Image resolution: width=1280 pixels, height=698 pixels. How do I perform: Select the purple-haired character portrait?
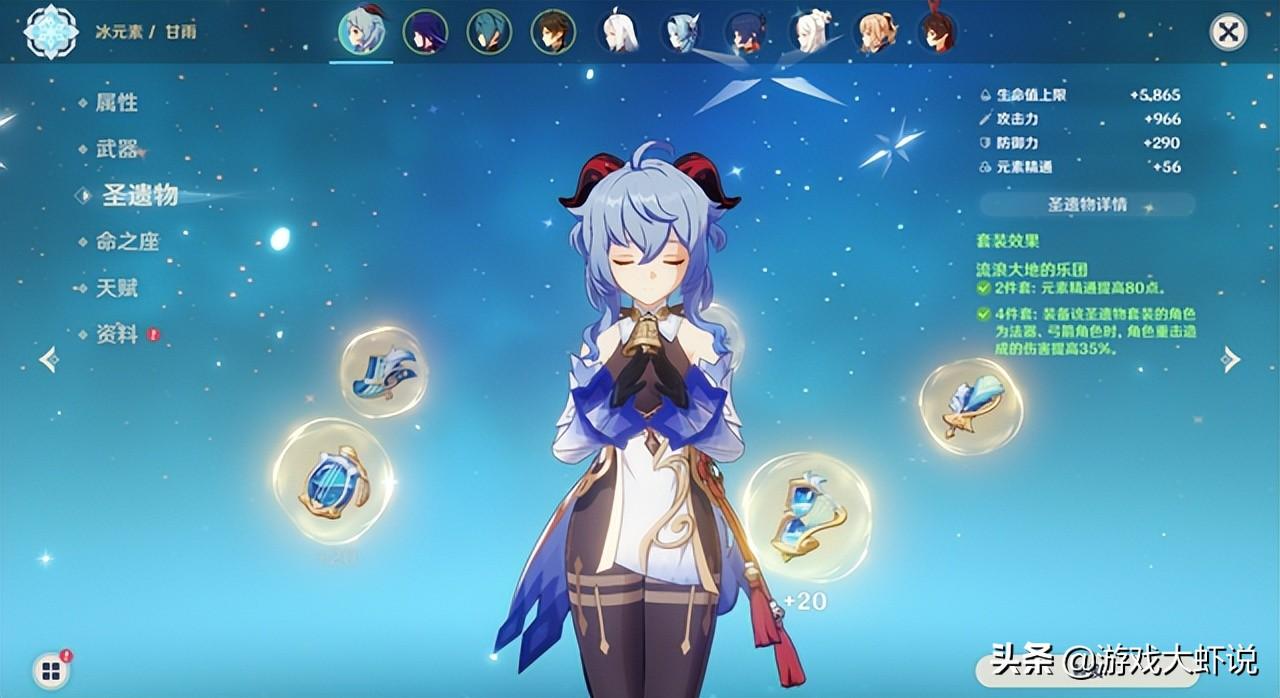(x=425, y=32)
